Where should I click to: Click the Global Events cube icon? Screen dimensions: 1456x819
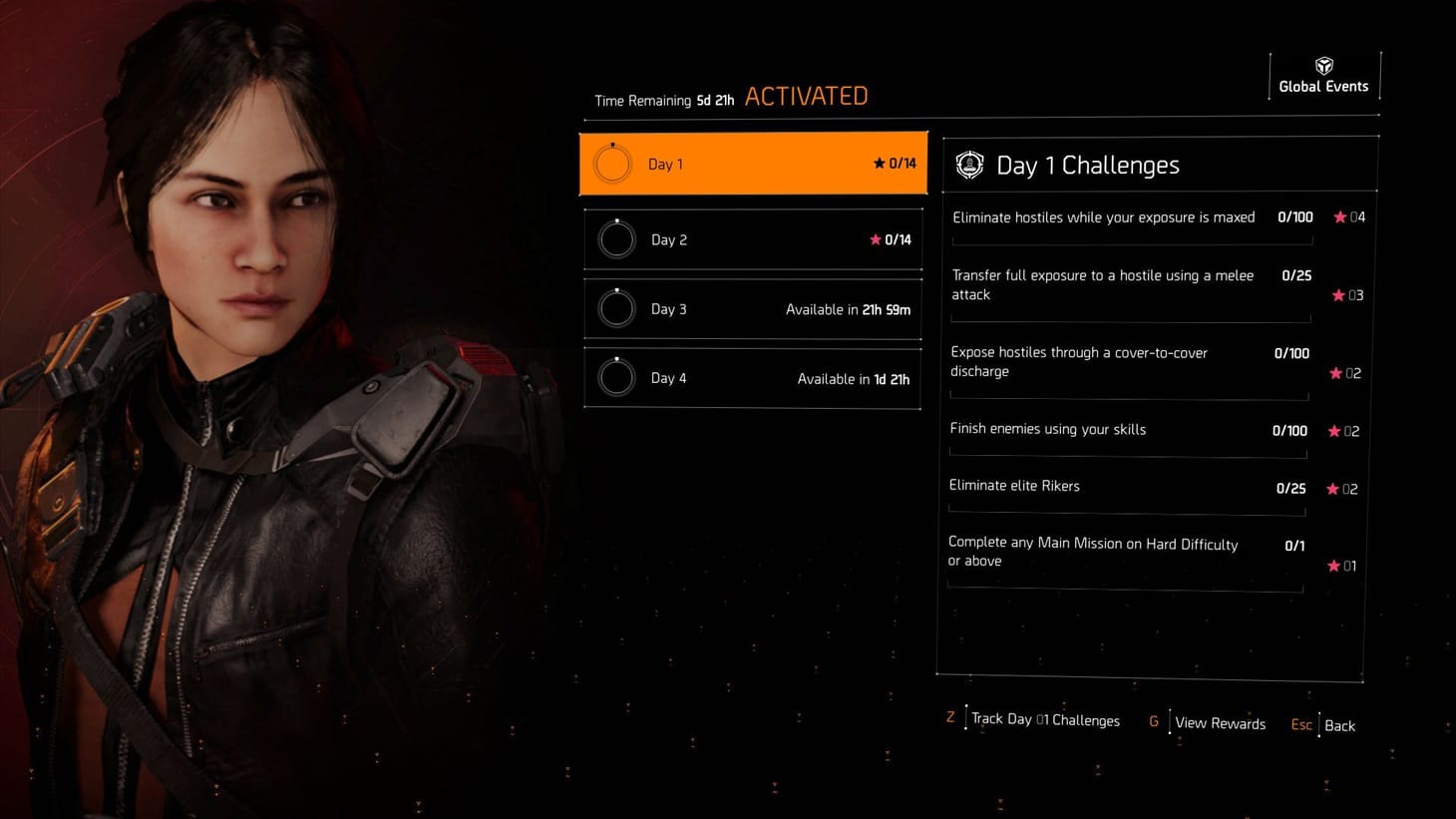coord(1323,64)
